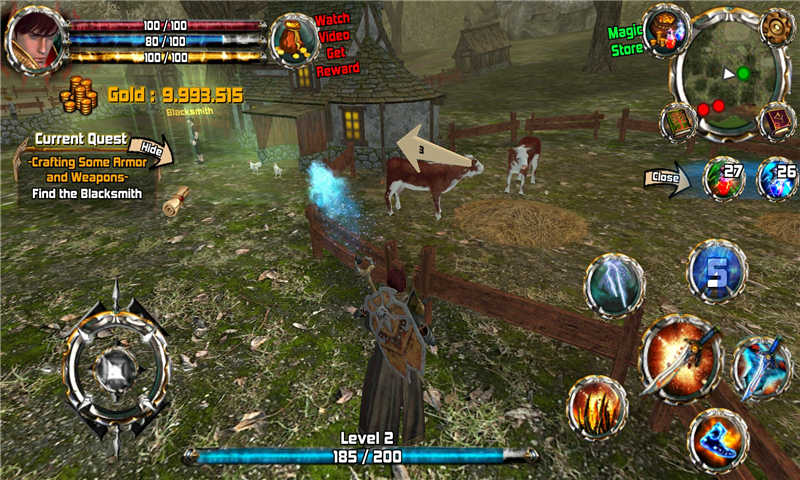Open the purple spellbook beside the minimap
The height and width of the screenshot is (480, 800).
[x=776, y=122]
